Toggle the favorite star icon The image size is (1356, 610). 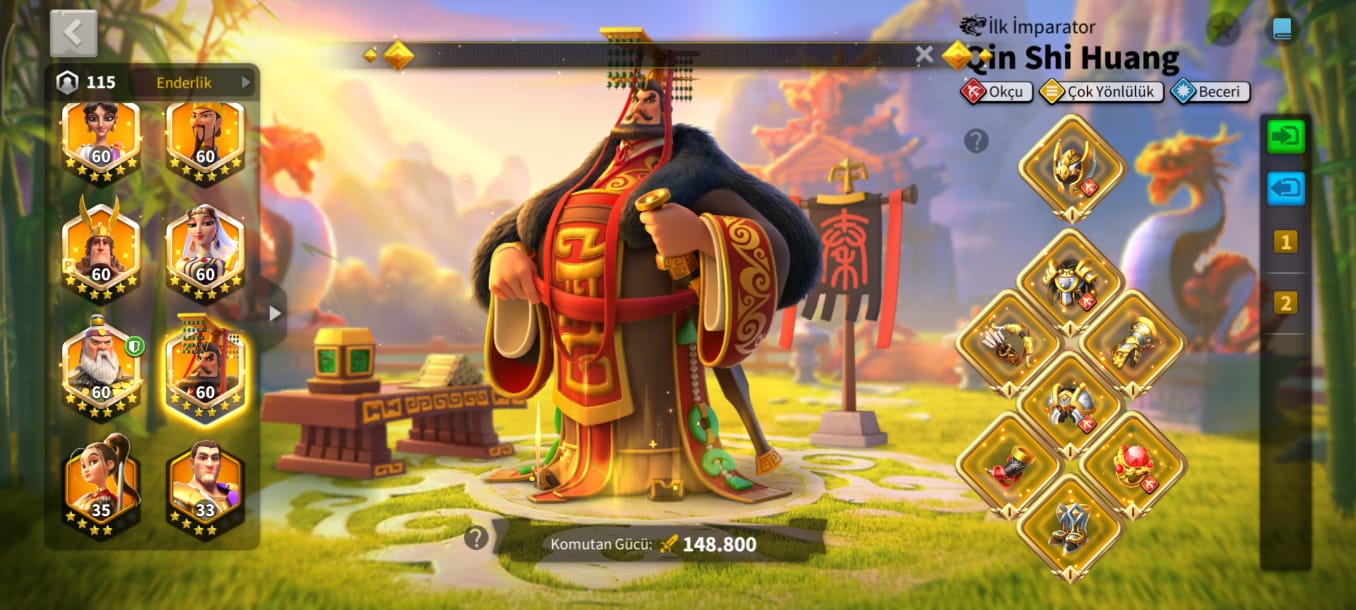click(x=1221, y=29)
